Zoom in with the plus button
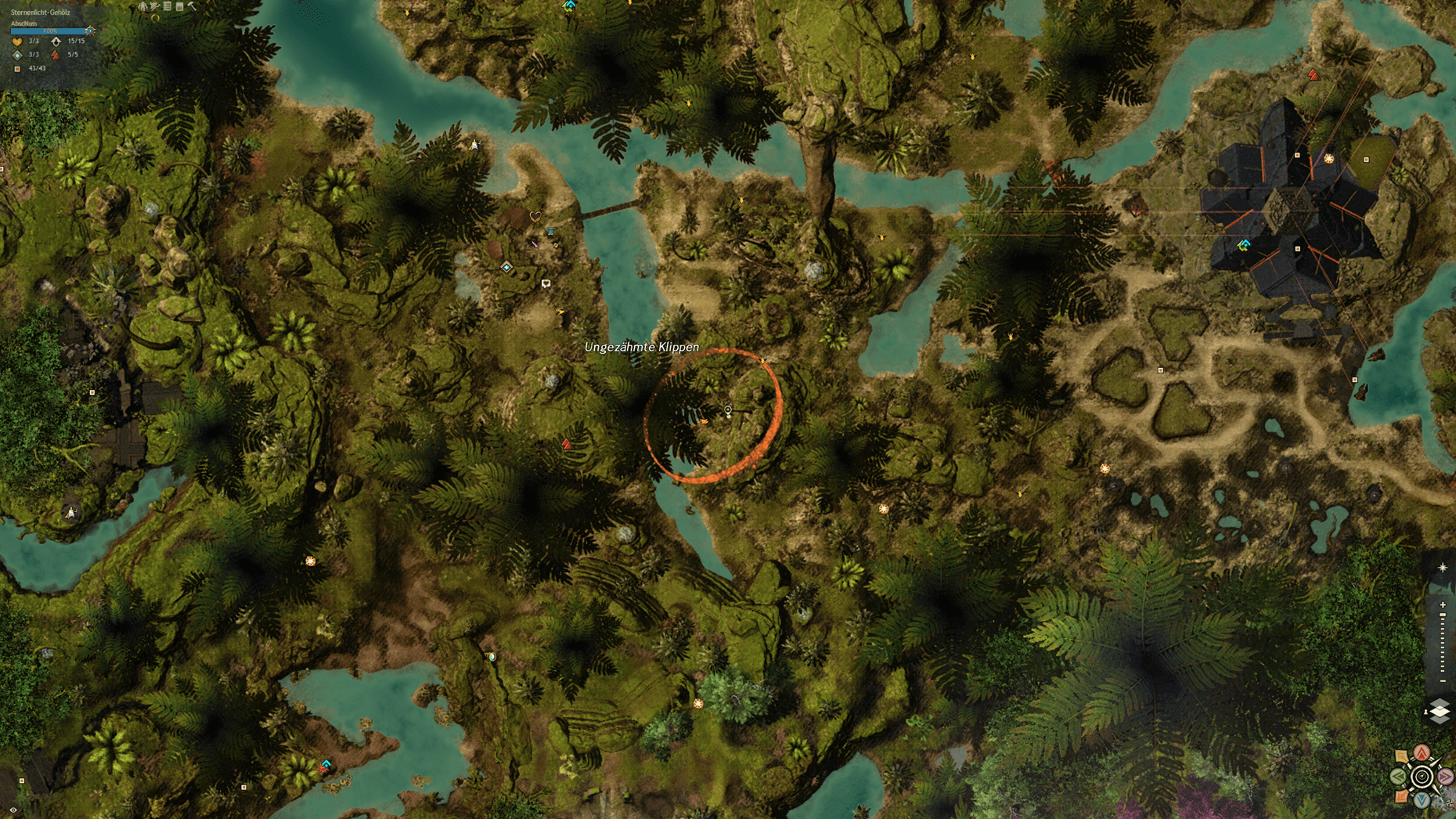The height and width of the screenshot is (819, 1456). 1443,605
